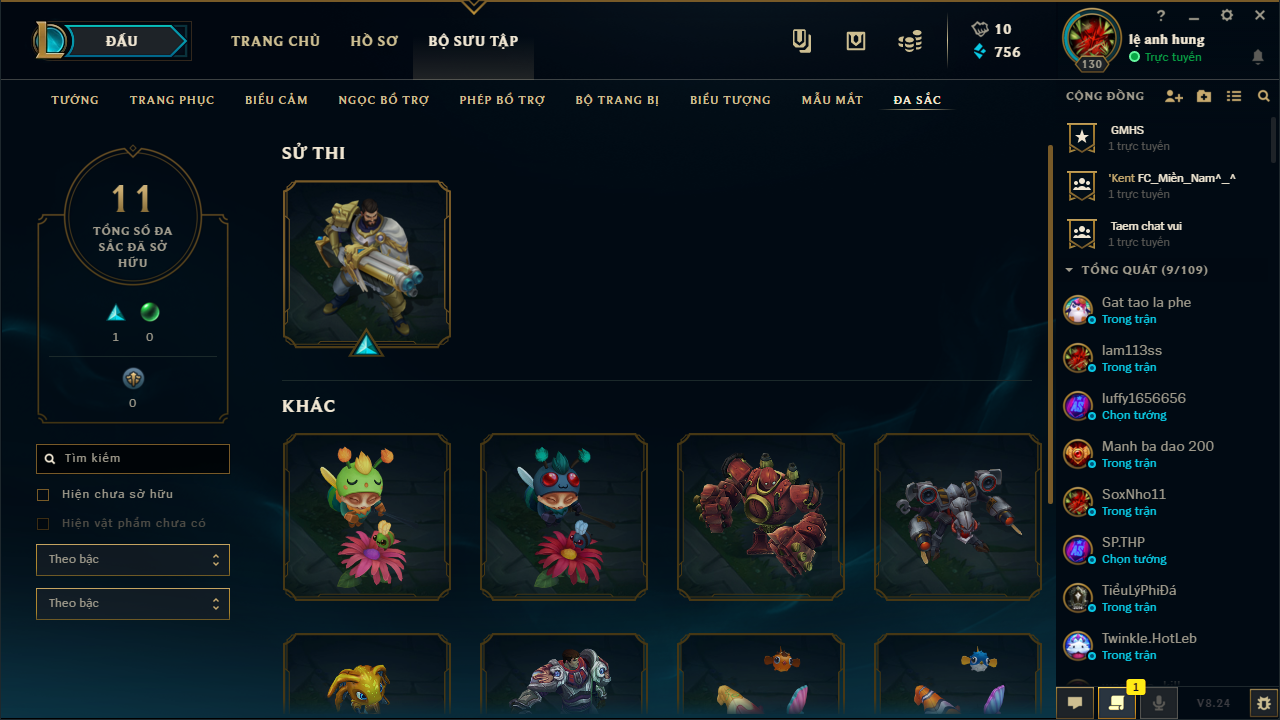Open chat with friend Gat tao la phe
This screenshot has height=720, width=1280.
point(1146,310)
